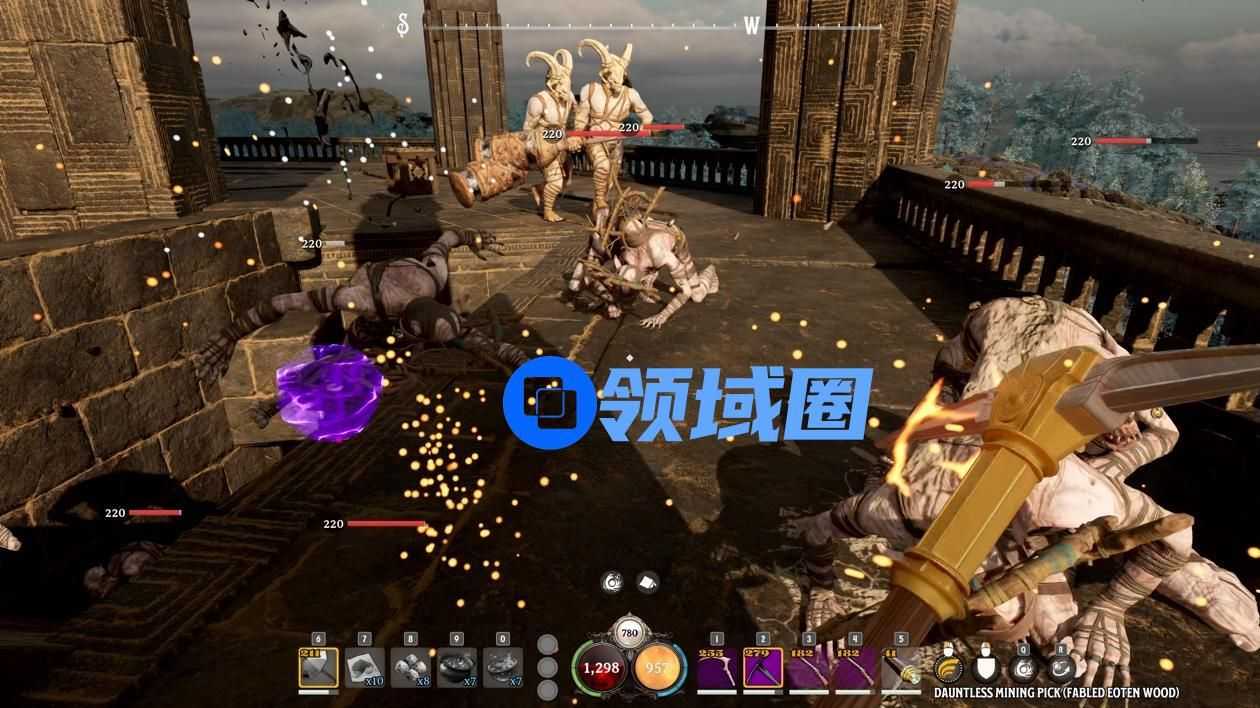This screenshot has height=708, width=1260.
Task: Select the plated food in slot 0
Action: [x=502, y=668]
